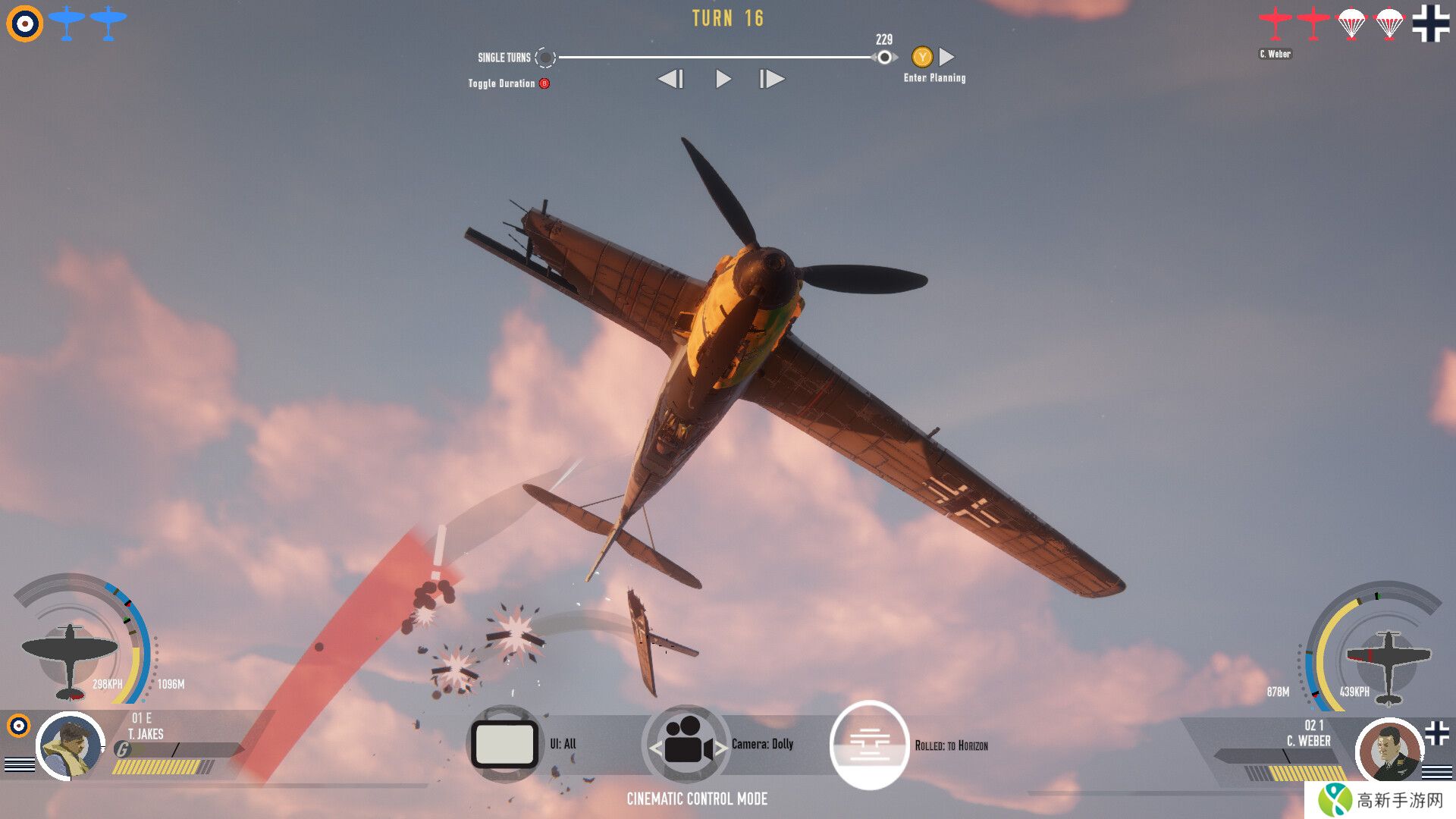Step forward one frame in replay
Viewport: 1456px width, 819px height.
click(772, 79)
